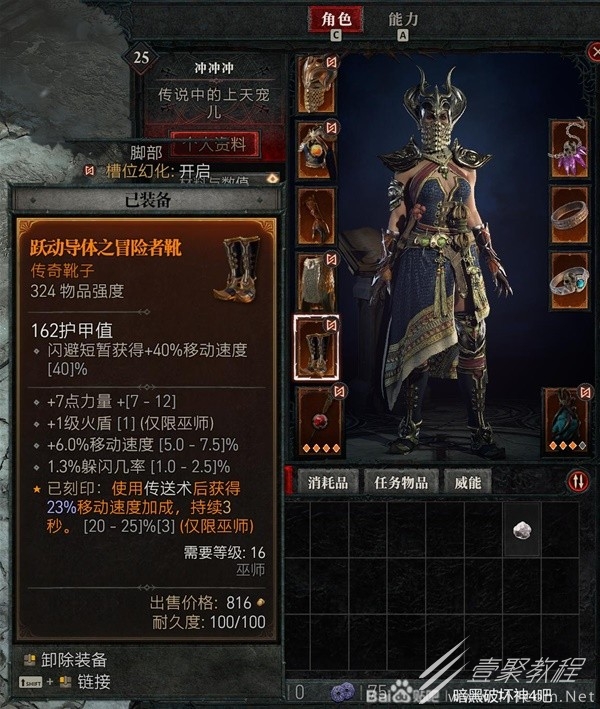Screen dimensions: 600x709
Task: Switch to the 角色 character tab
Action: pyautogui.click(x=335, y=19)
